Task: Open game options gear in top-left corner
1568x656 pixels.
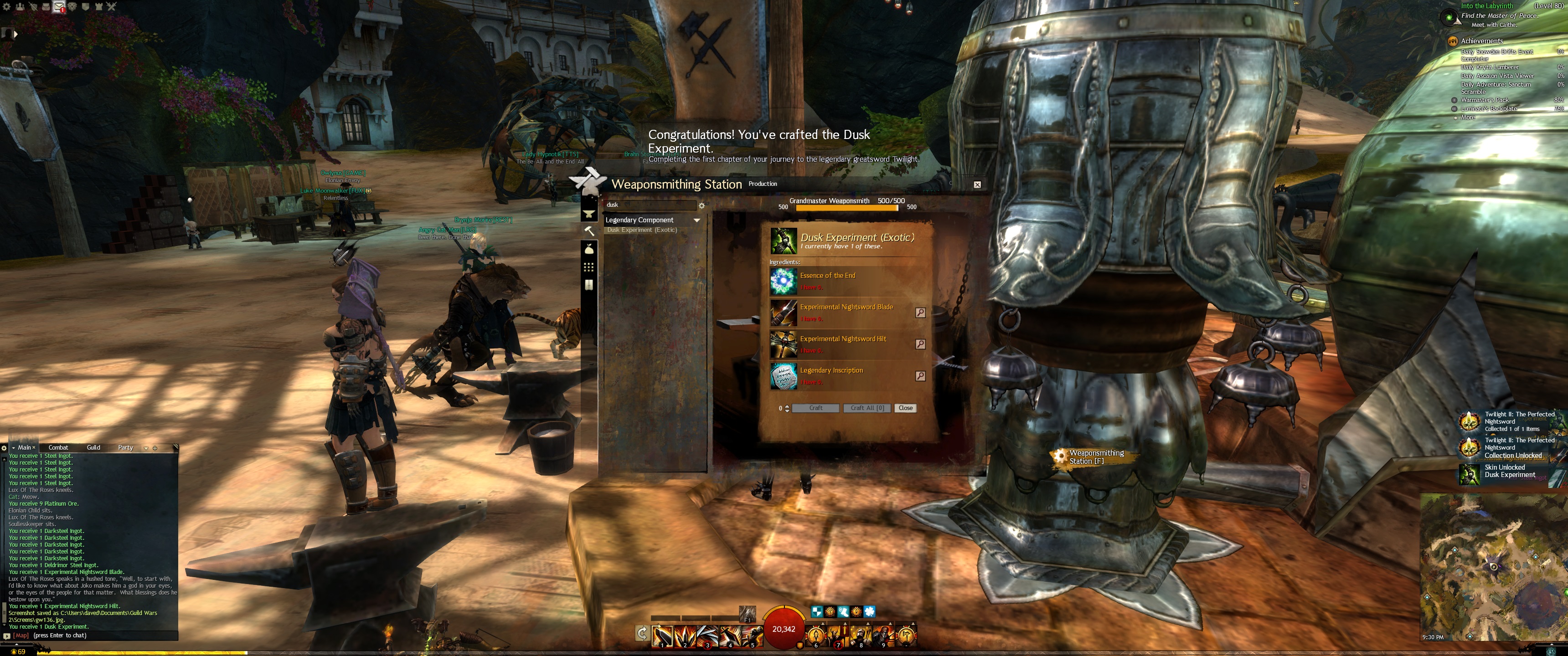Action: pyautogui.click(x=7, y=7)
